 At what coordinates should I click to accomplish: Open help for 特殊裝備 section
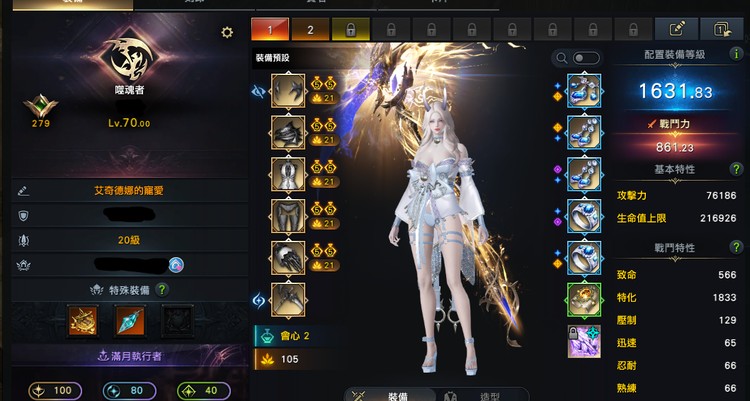click(162, 290)
